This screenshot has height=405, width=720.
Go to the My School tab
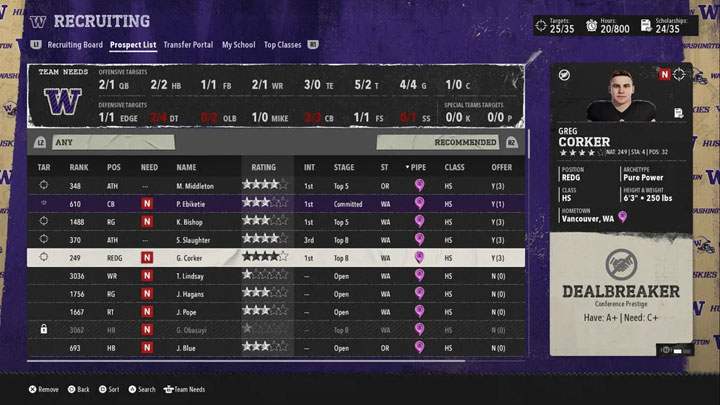238,45
